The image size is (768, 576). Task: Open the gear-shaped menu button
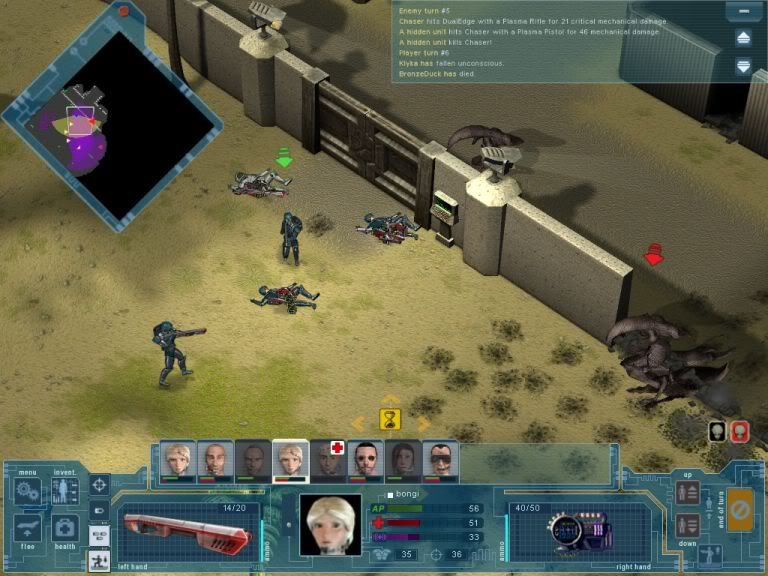(27, 491)
